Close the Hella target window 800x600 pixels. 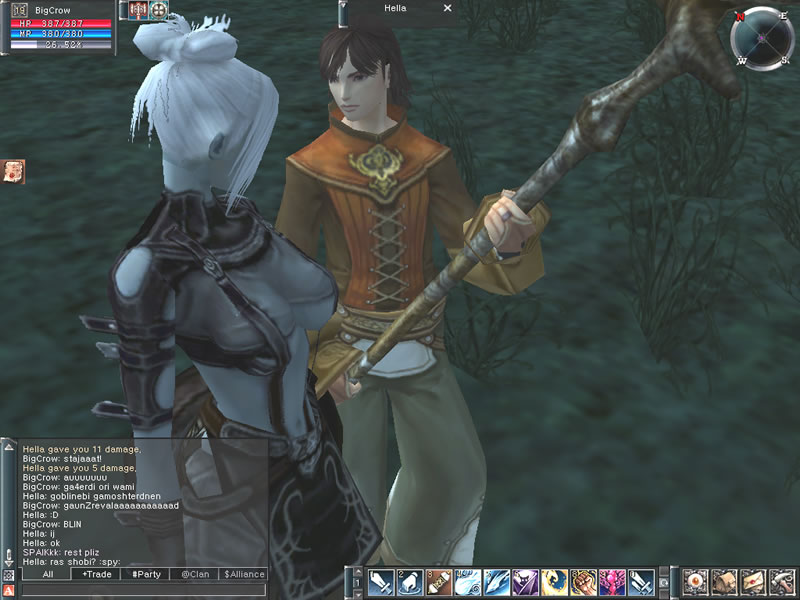[x=447, y=8]
